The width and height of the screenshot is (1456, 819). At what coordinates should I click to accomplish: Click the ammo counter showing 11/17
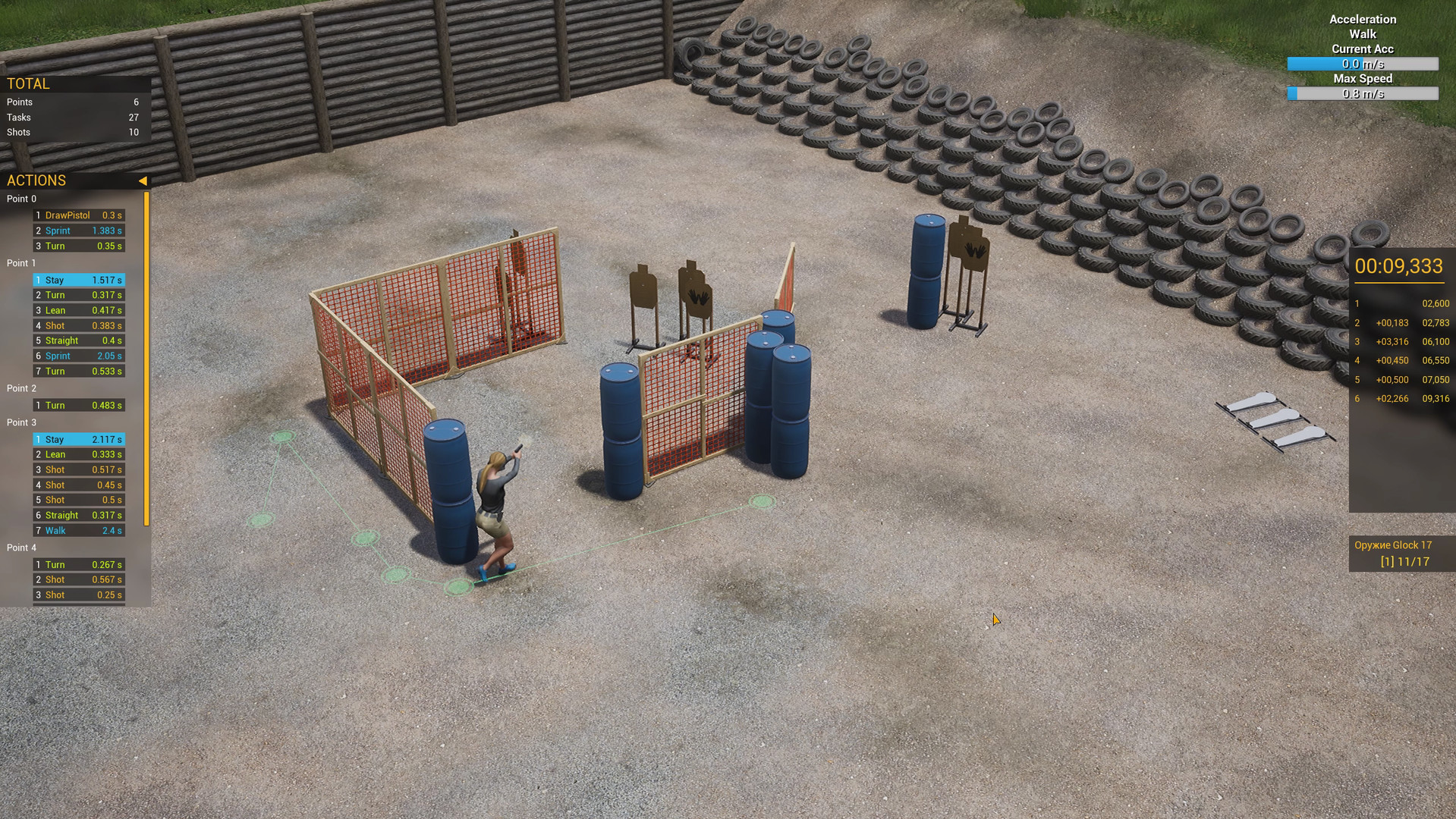pyautogui.click(x=1404, y=561)
